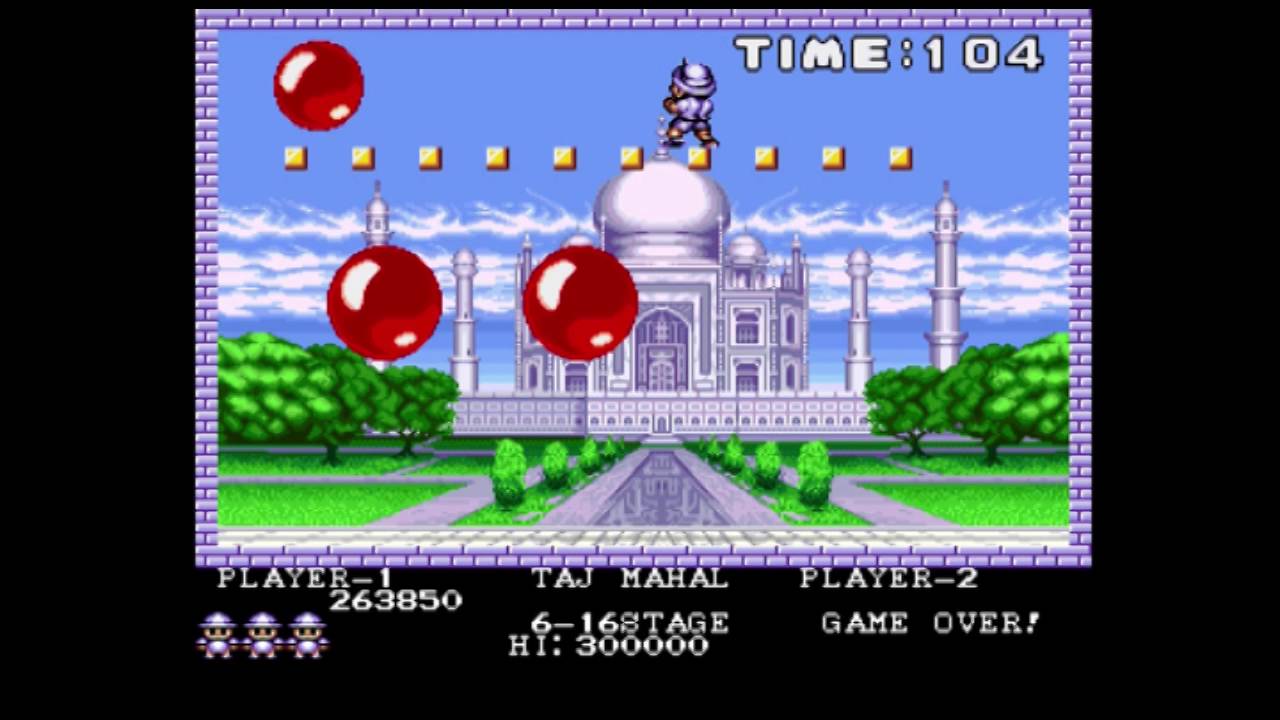The image size is (1280, 720).
Task: Select the middle life icon below PLAYER-1
Action: 262,633
